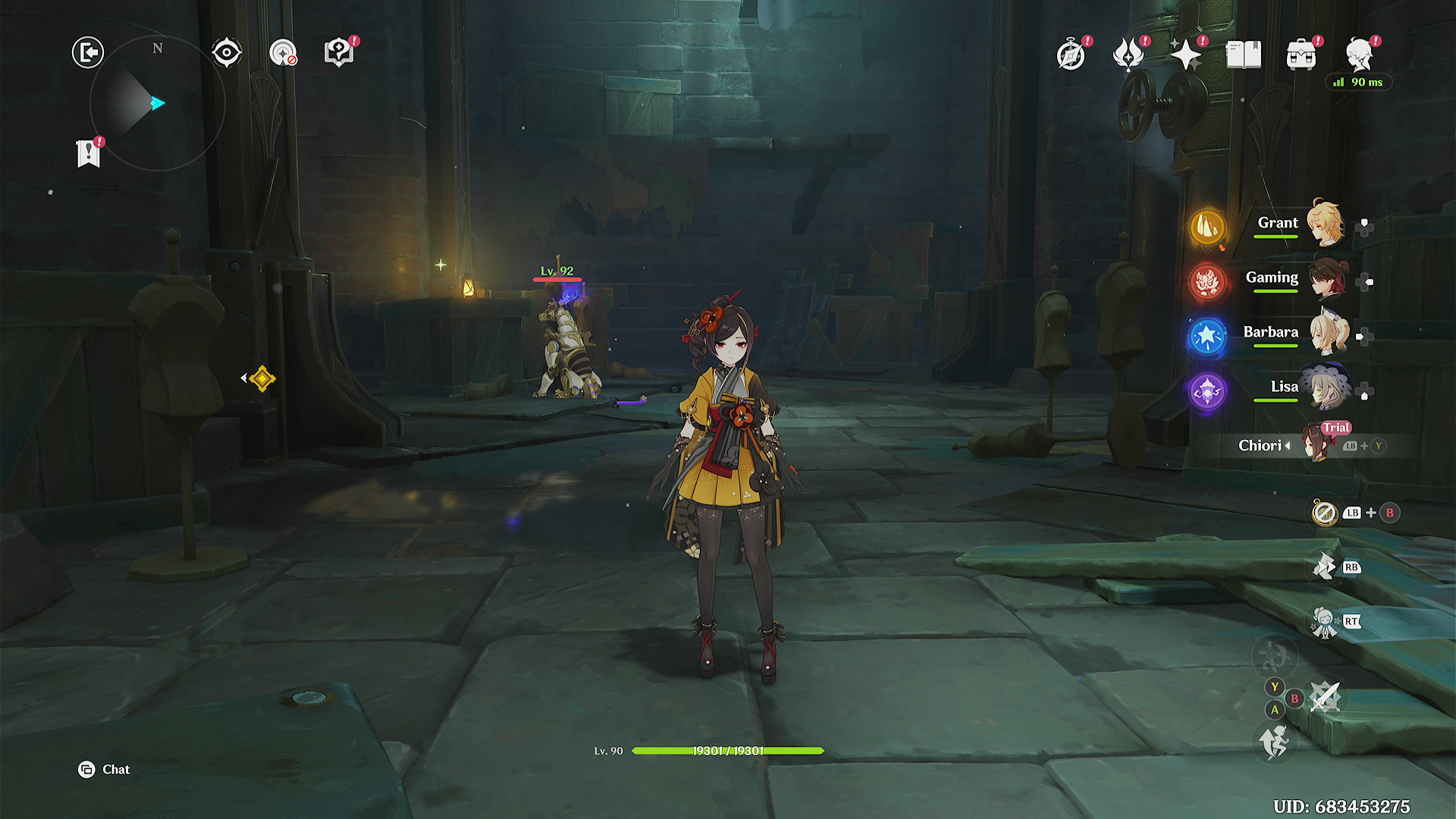
Task: Open the Chat box
Action: point(105,770)
